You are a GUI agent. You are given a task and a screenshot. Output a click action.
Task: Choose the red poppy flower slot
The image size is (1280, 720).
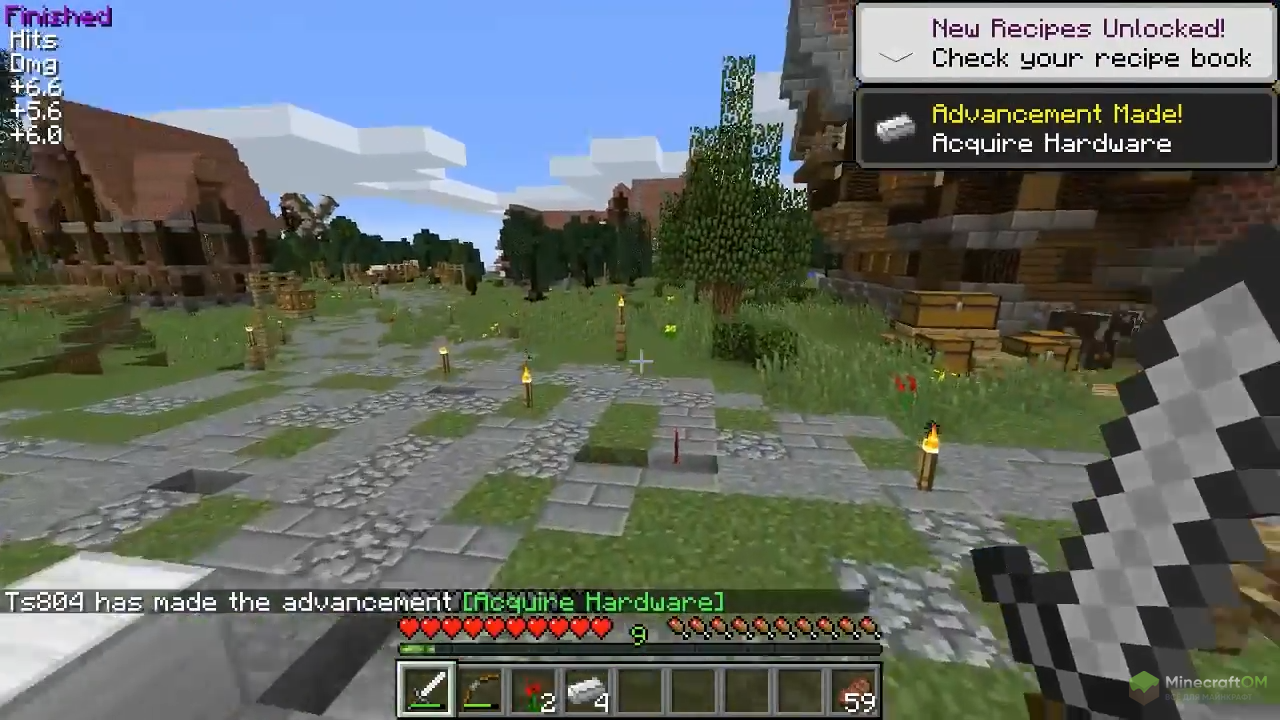(534, 690)
